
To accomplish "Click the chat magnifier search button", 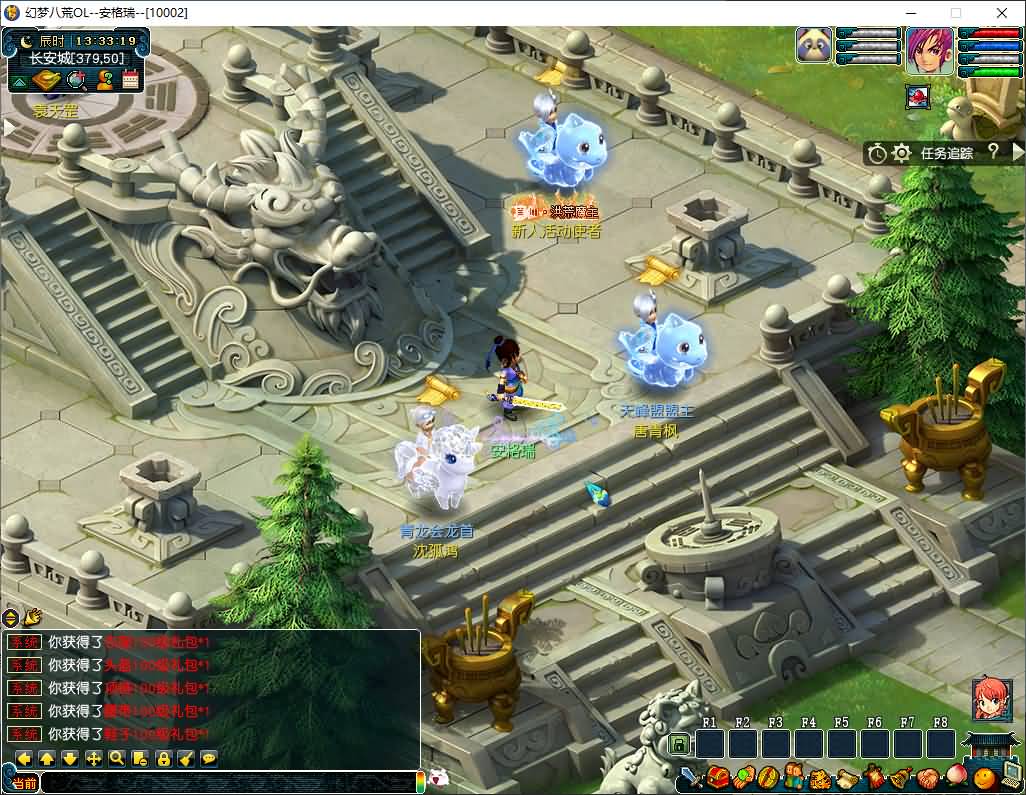I will click(117, 758).
